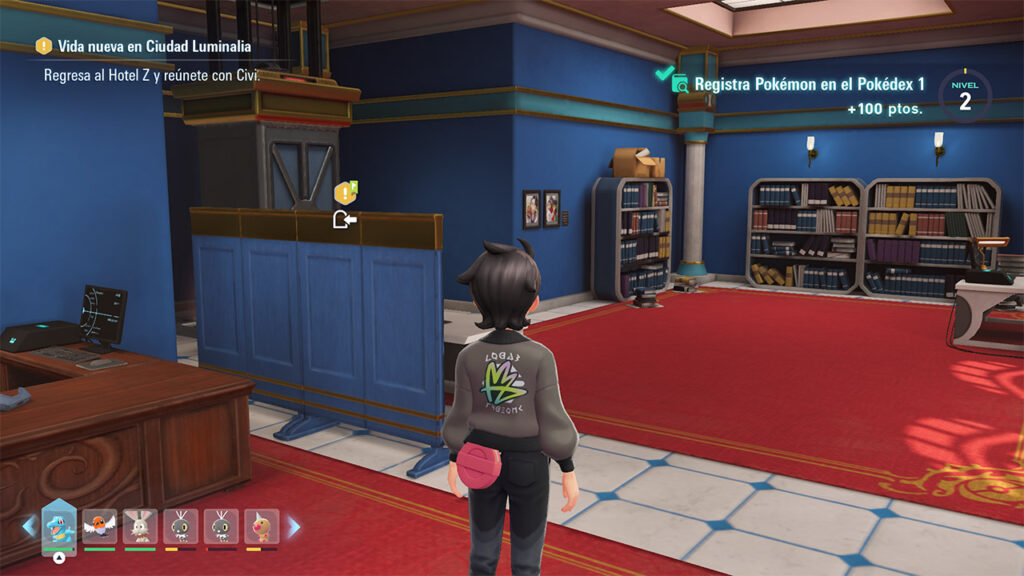
Task: Click the Nivel 2 level badge
Action: pos(965,95)
